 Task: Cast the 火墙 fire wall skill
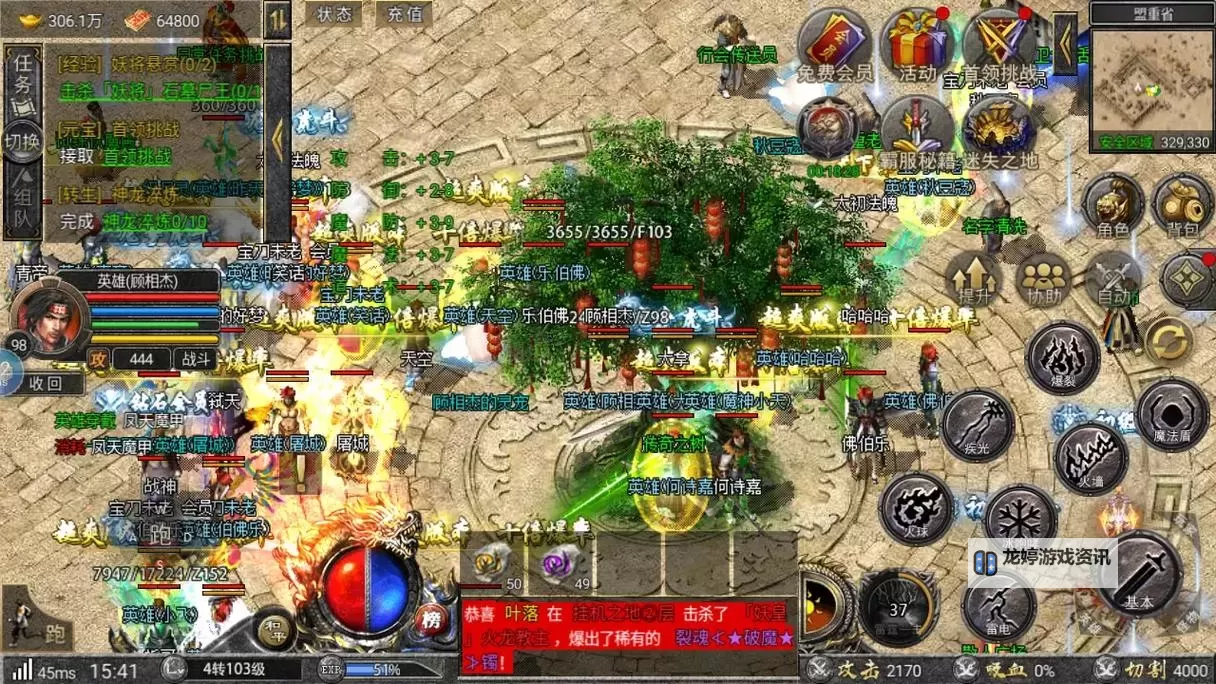coord(1091,459)
